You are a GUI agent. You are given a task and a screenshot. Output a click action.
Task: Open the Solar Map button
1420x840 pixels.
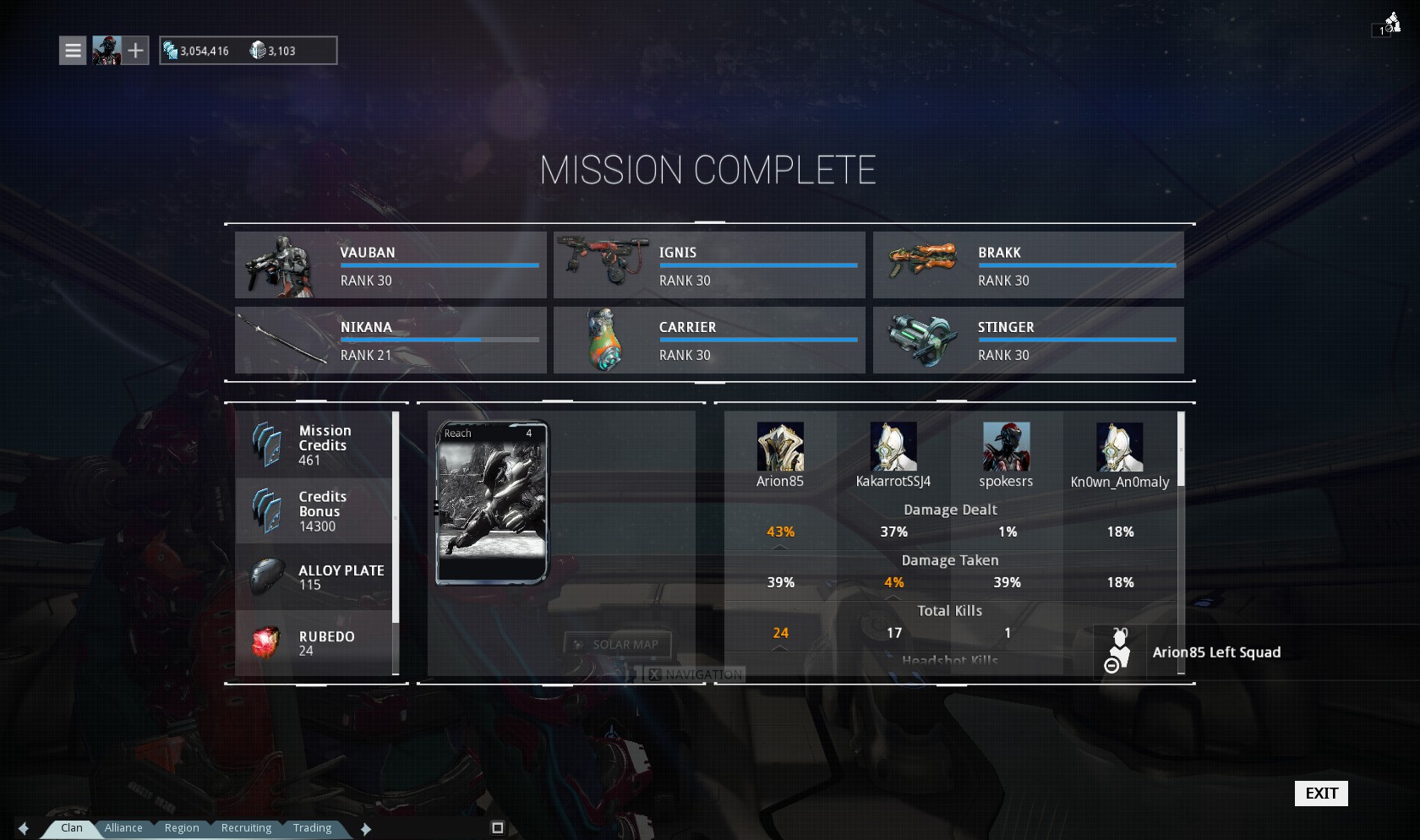[617, 645]
